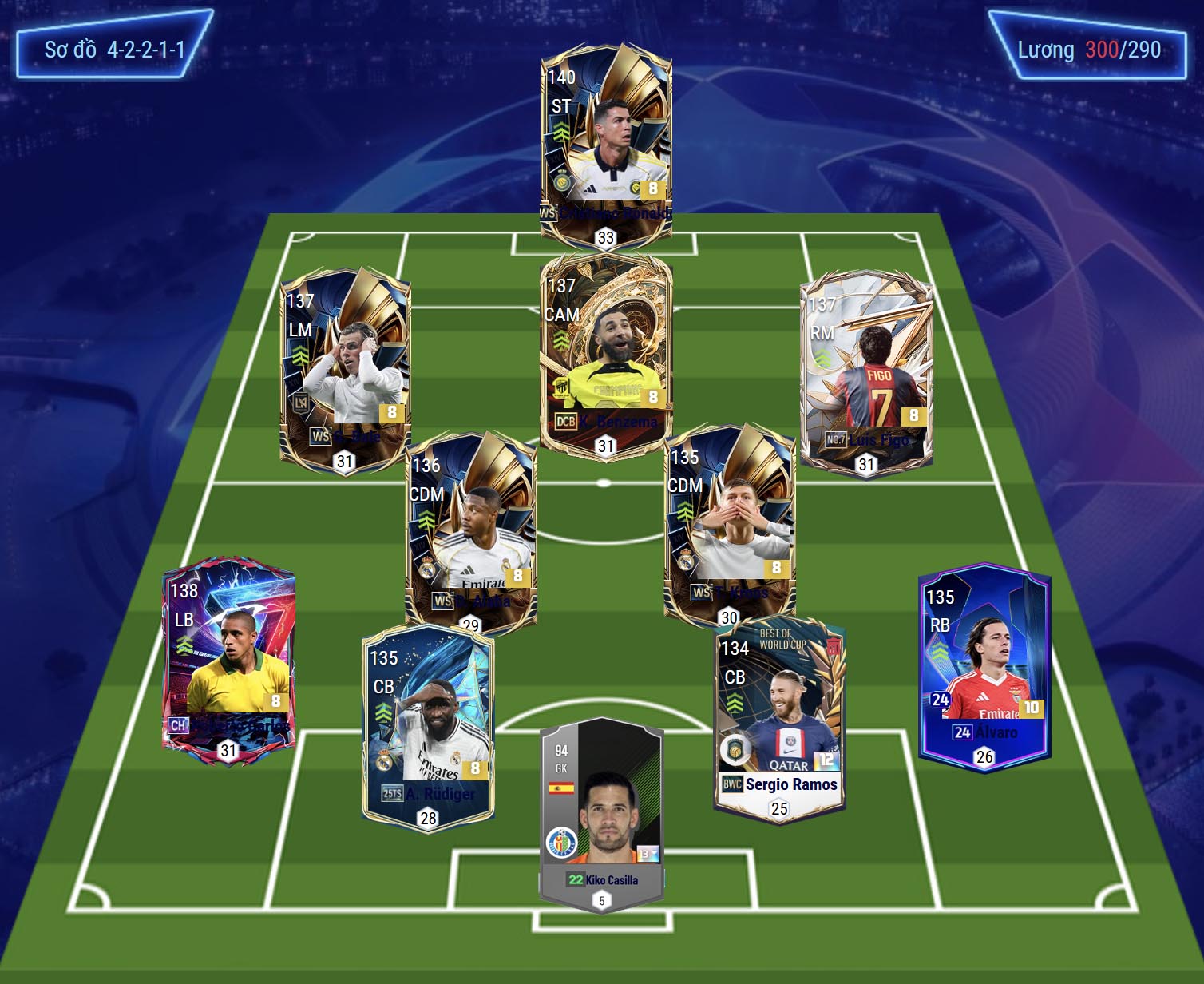Pick the Sergio Ramos CB card
Screen dimensions: 1204x984
pos(779,719)
